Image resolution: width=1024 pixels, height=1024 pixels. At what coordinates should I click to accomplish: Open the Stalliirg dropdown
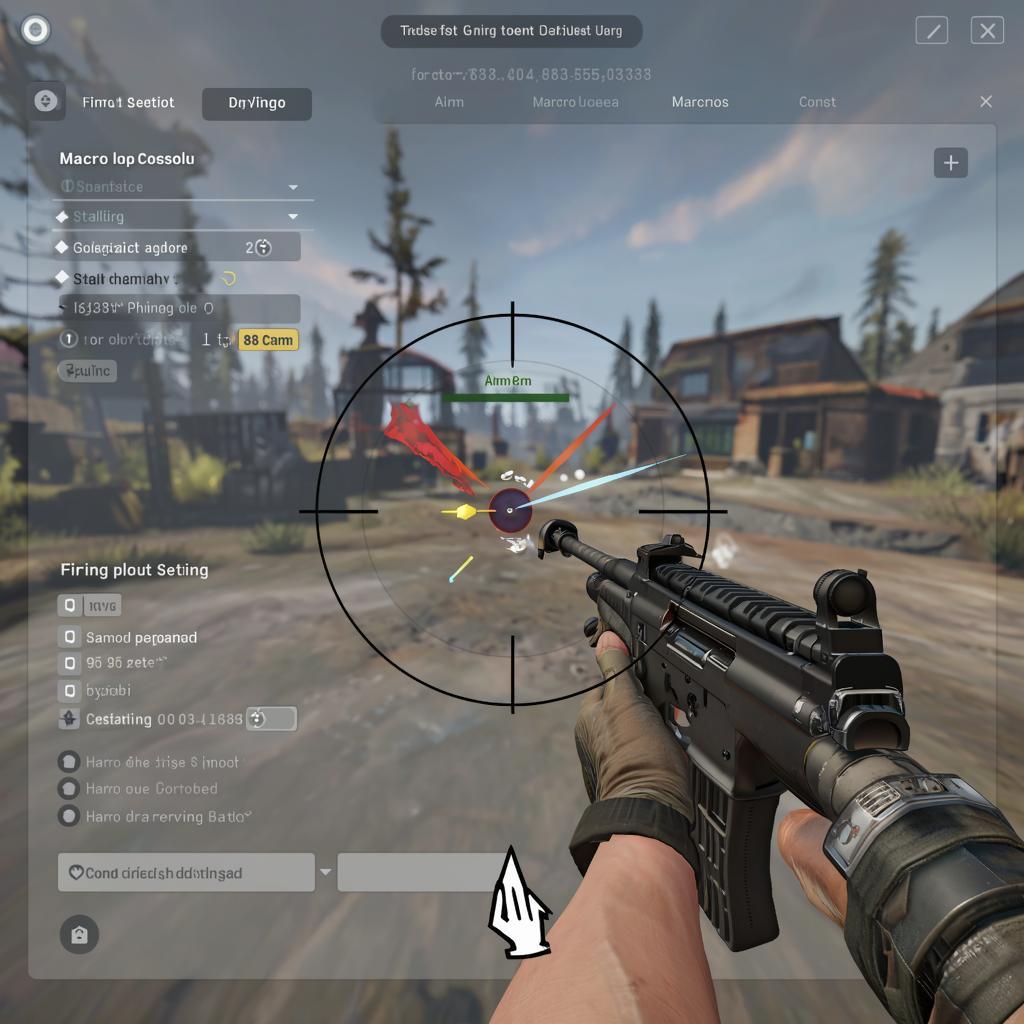click(x=293, y=216)
